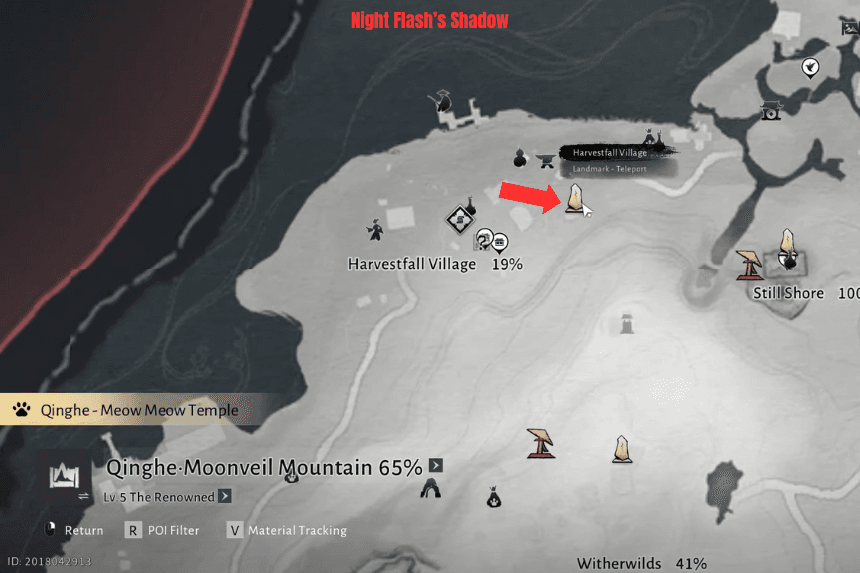860x573 pixels.
Task: Click the gourd map marker
Action: (x=519, y=157)
